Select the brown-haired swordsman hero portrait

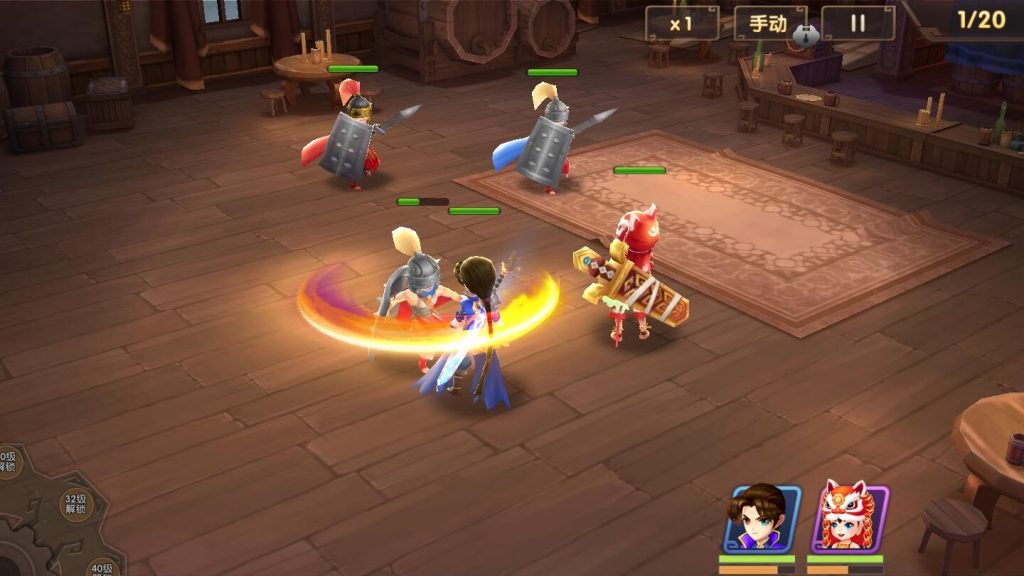761,518
